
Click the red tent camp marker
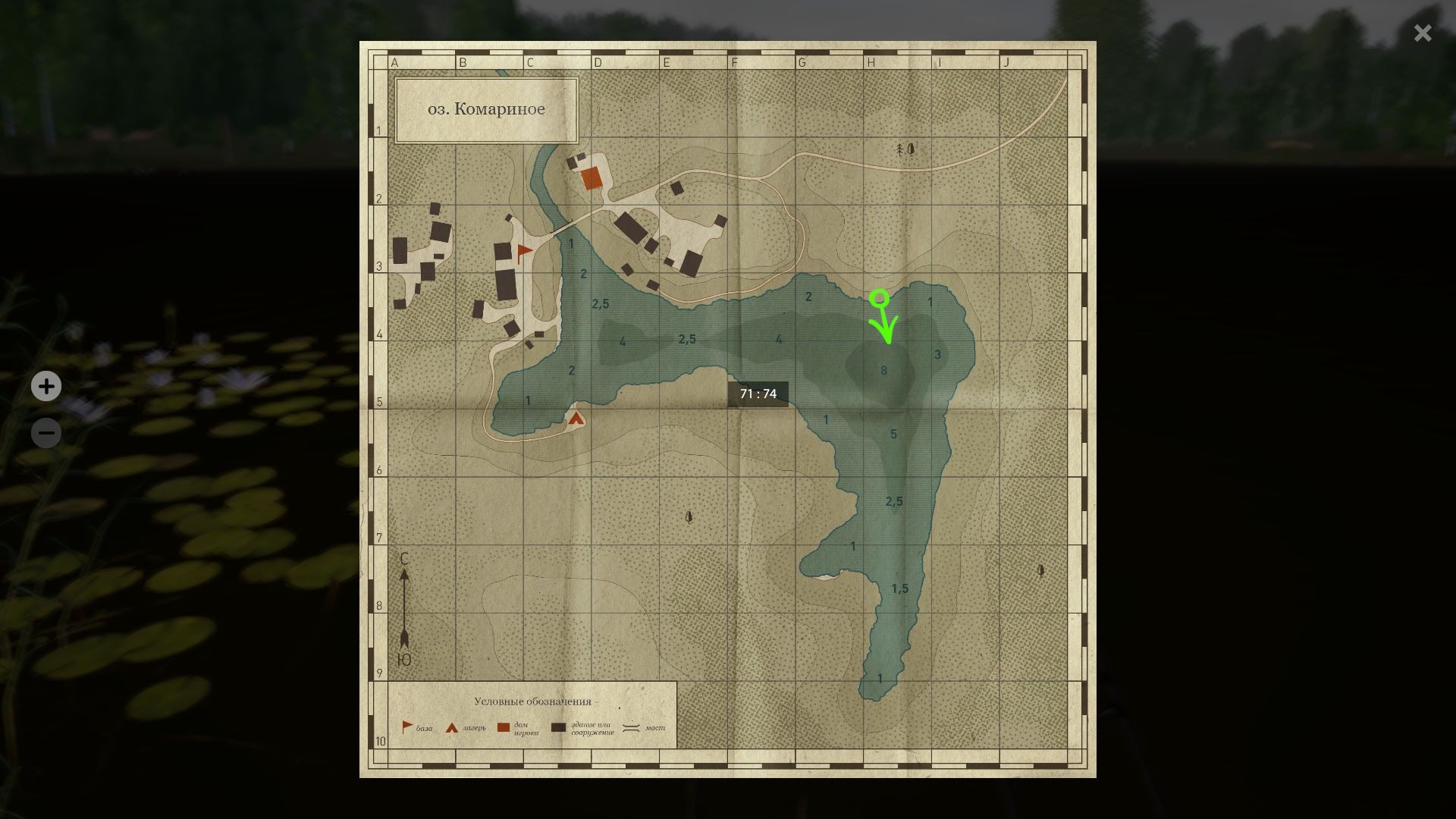tap(576, 418)
